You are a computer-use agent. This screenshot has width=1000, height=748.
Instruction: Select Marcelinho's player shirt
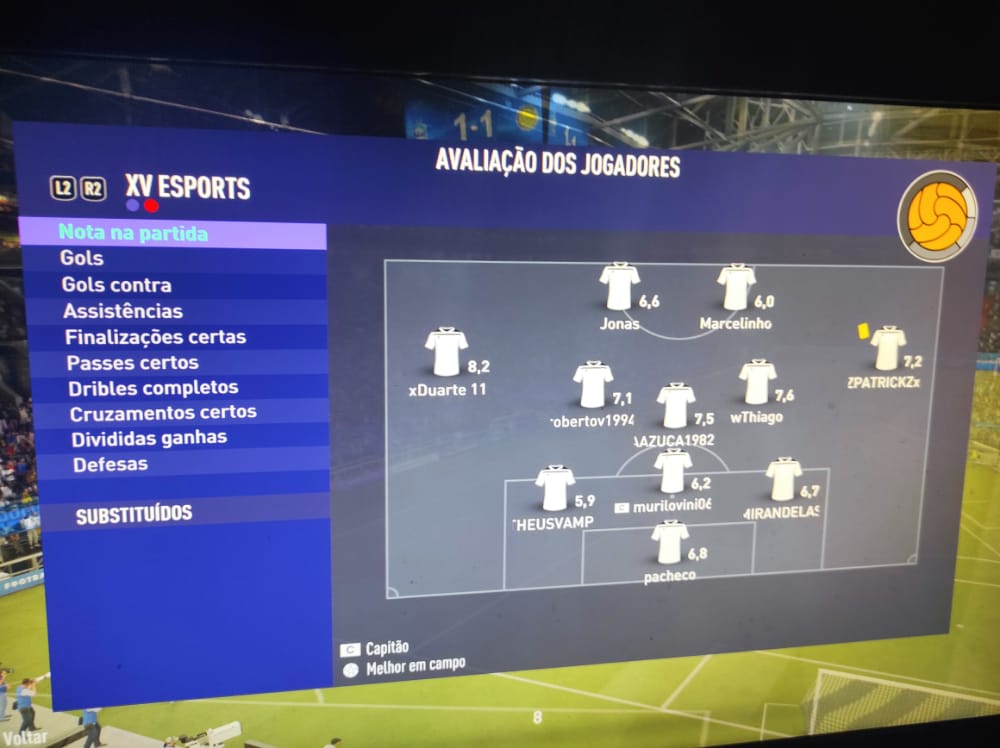(x=737, y=288)
